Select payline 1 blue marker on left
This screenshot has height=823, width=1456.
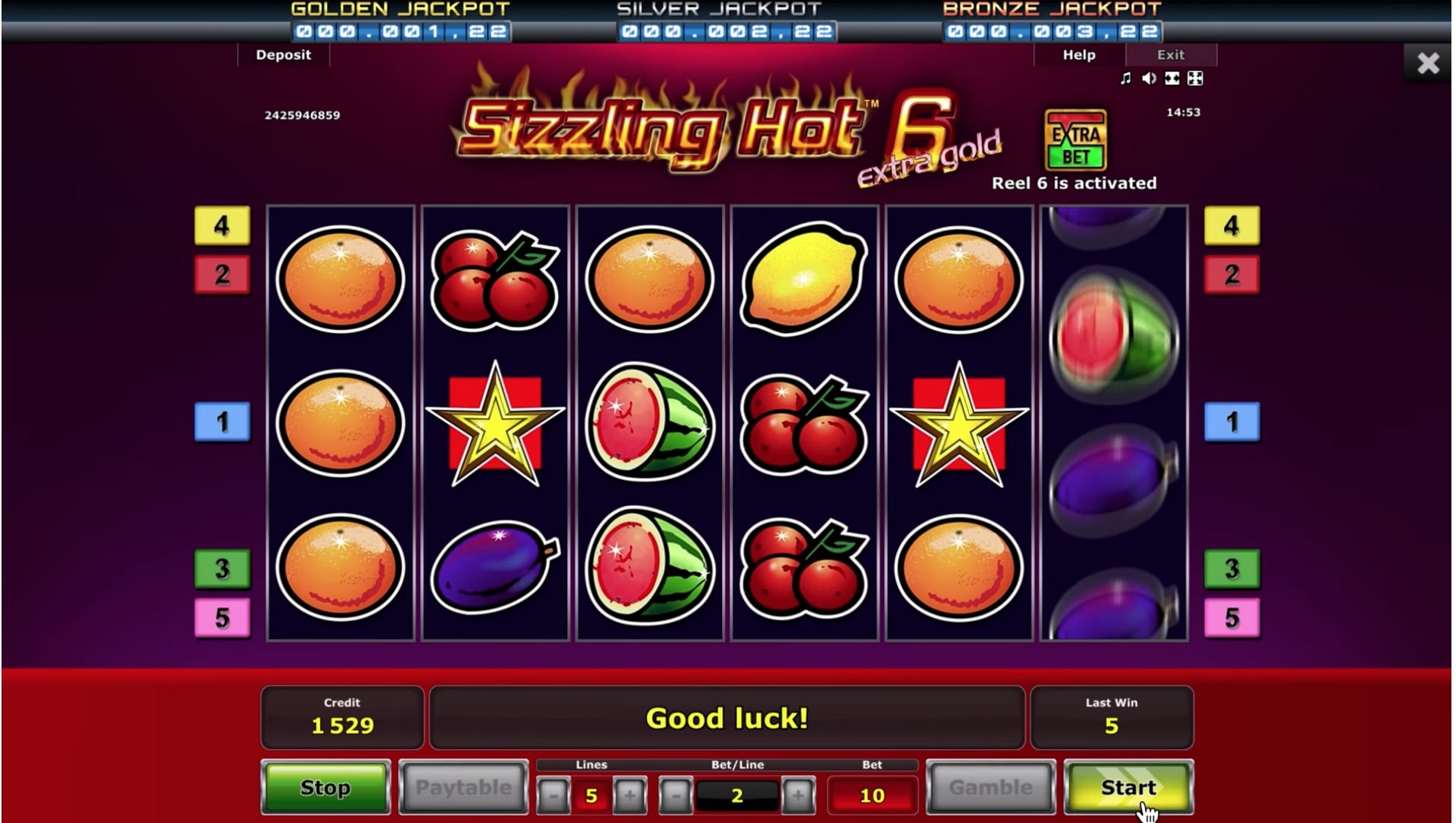pyautogui.click(x=222, y=421)
